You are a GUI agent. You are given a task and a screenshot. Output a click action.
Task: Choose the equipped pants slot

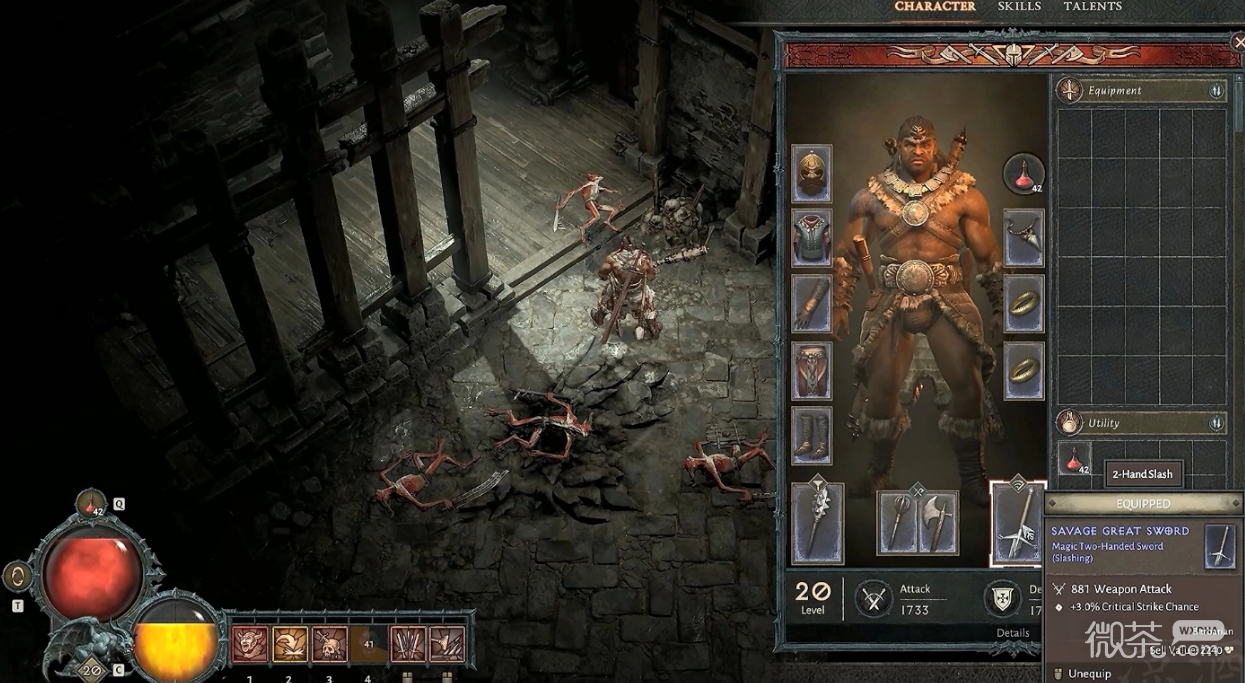[x=812, y=370]
